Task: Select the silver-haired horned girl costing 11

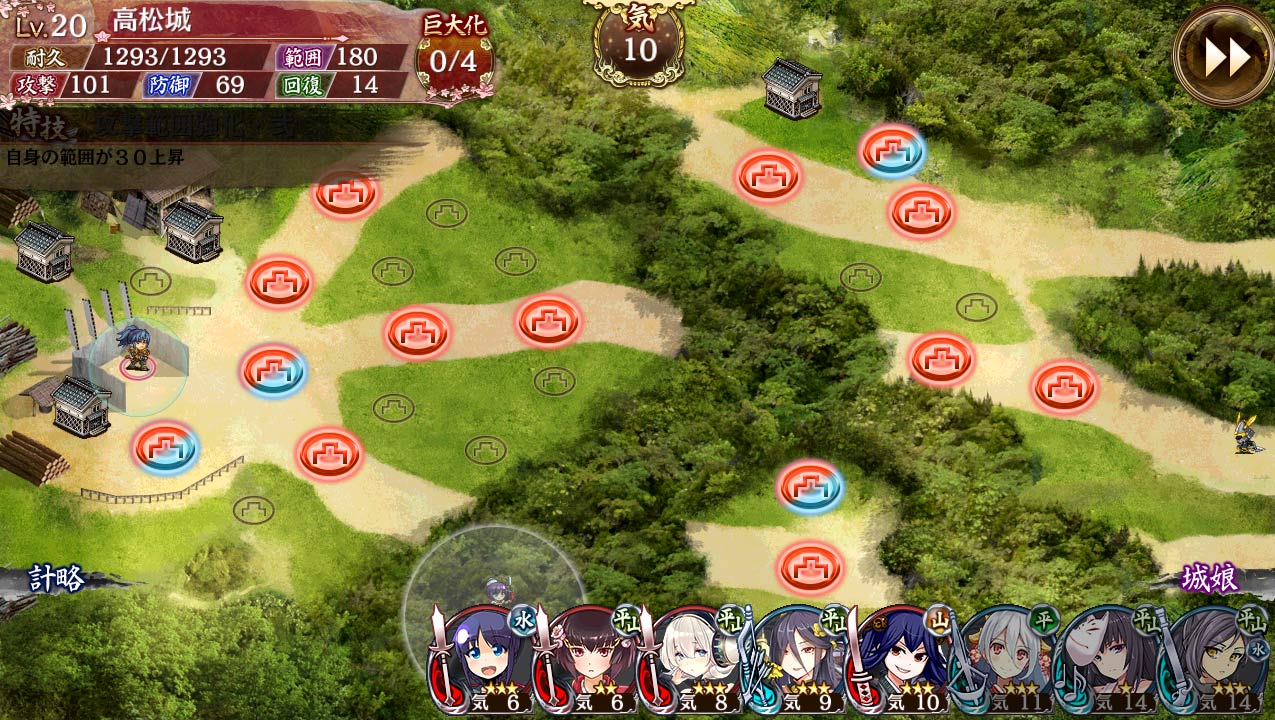Action: click(1007, 660)
